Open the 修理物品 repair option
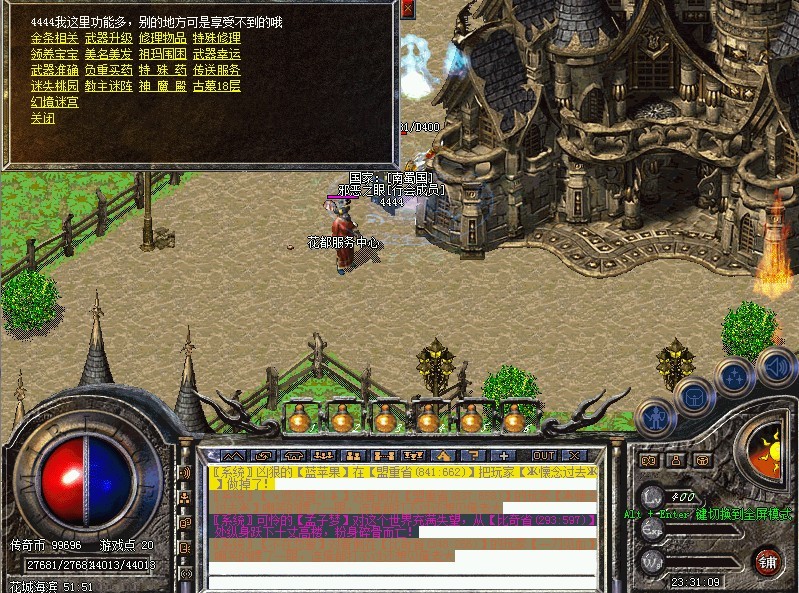This screenshot has width=799, height=593. (162, 38)
